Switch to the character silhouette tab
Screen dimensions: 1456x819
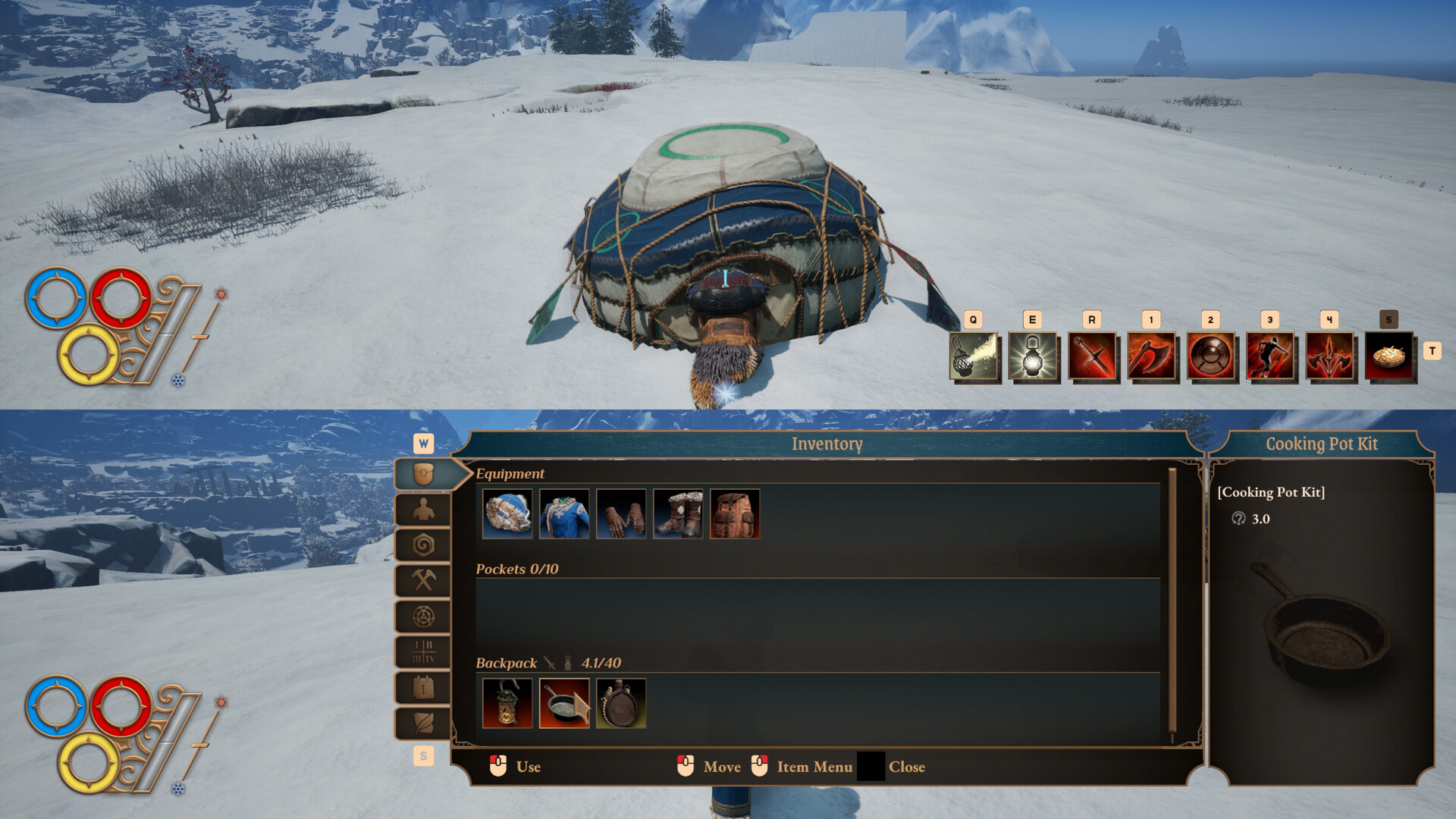pos(423,510)
